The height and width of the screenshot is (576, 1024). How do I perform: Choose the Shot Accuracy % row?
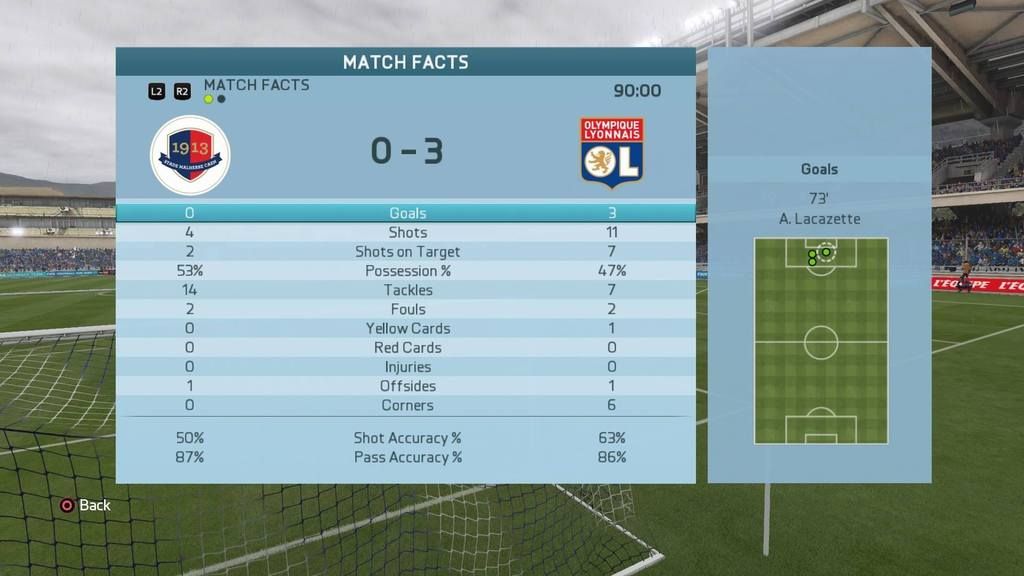point(407,438)
